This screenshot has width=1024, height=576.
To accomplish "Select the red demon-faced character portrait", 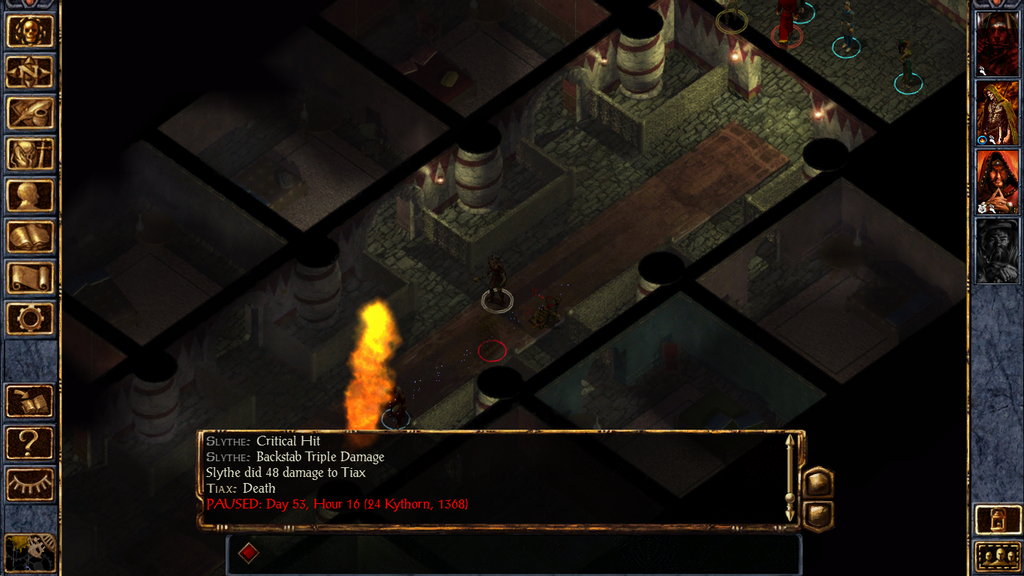I will pos(997,44).
